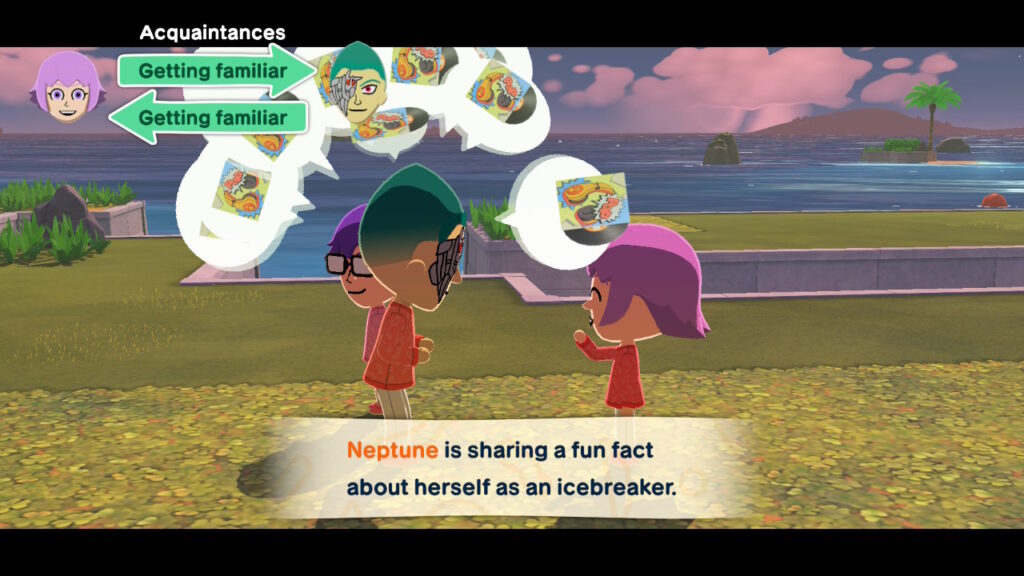This screenshot has width=1024, height=576.
Task: Select the green-haired Mii portrait beside the arrows
Action: [358, 84]
